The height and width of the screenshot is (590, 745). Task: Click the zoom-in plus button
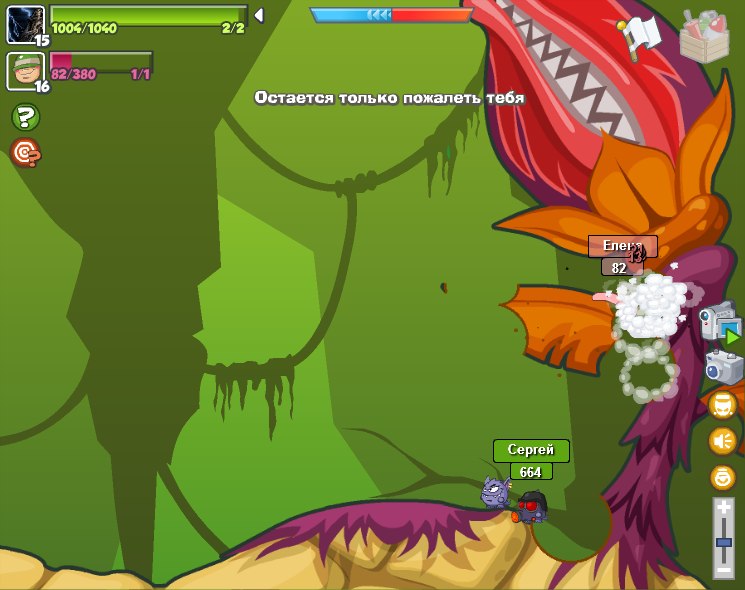coord(723,510)
